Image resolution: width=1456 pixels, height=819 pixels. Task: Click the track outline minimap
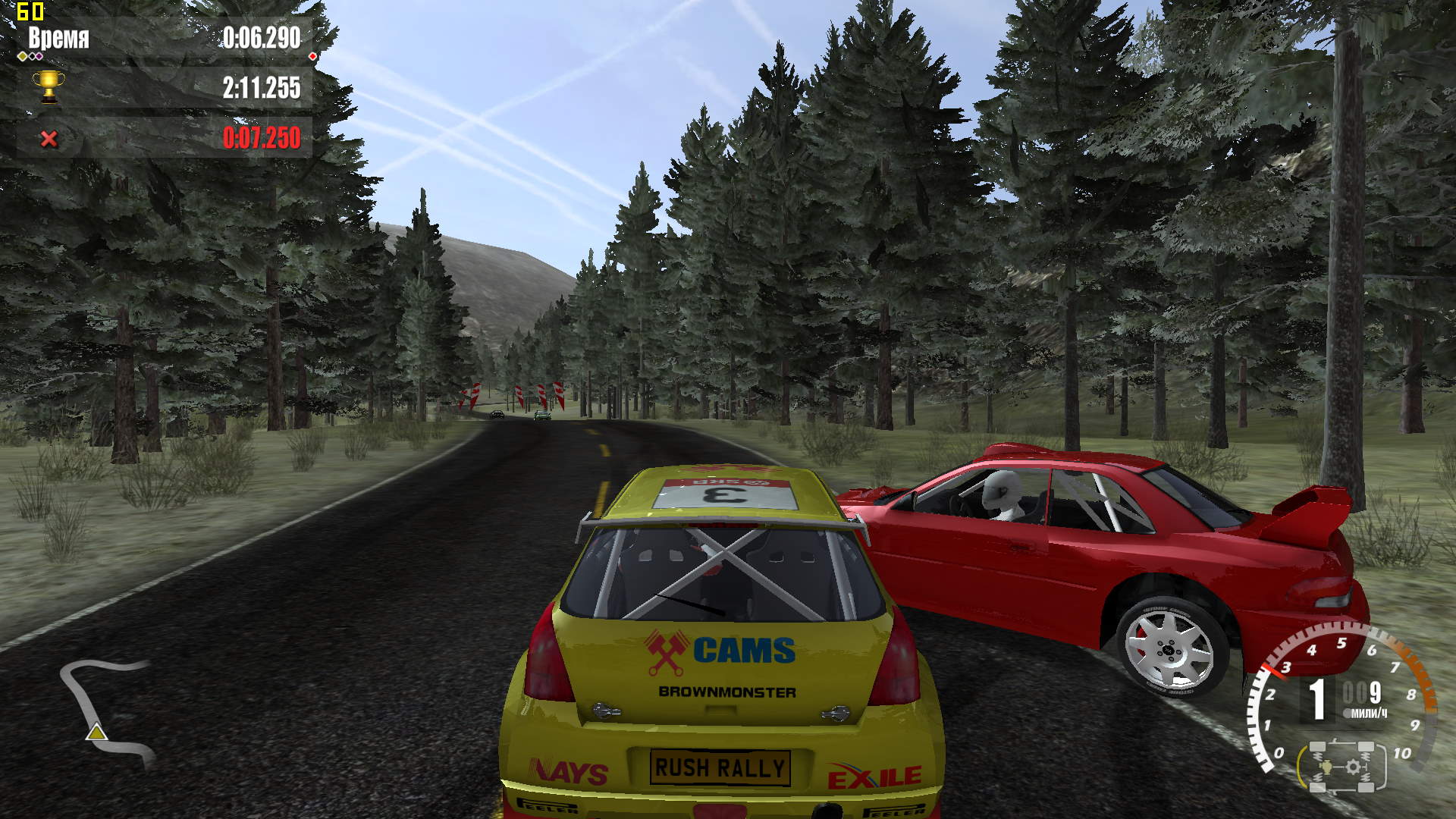click(x=106, y=709)
